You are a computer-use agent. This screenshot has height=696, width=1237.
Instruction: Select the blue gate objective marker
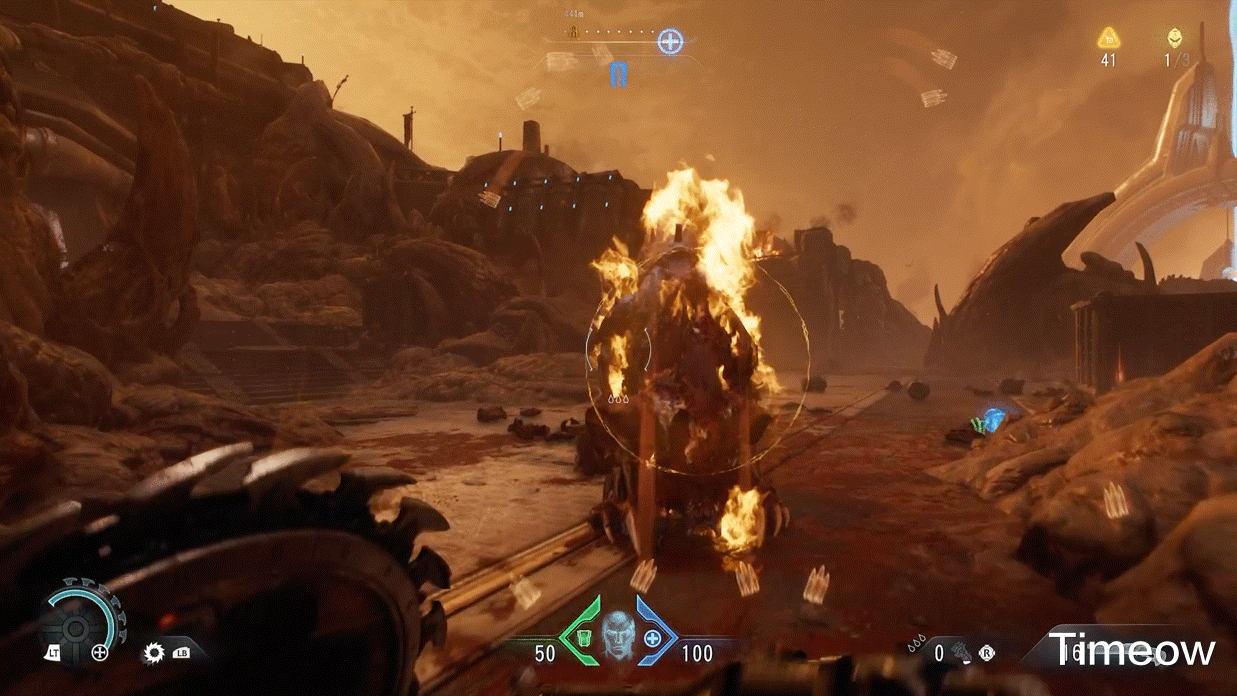pyautogui.click(x=618, y=74)
